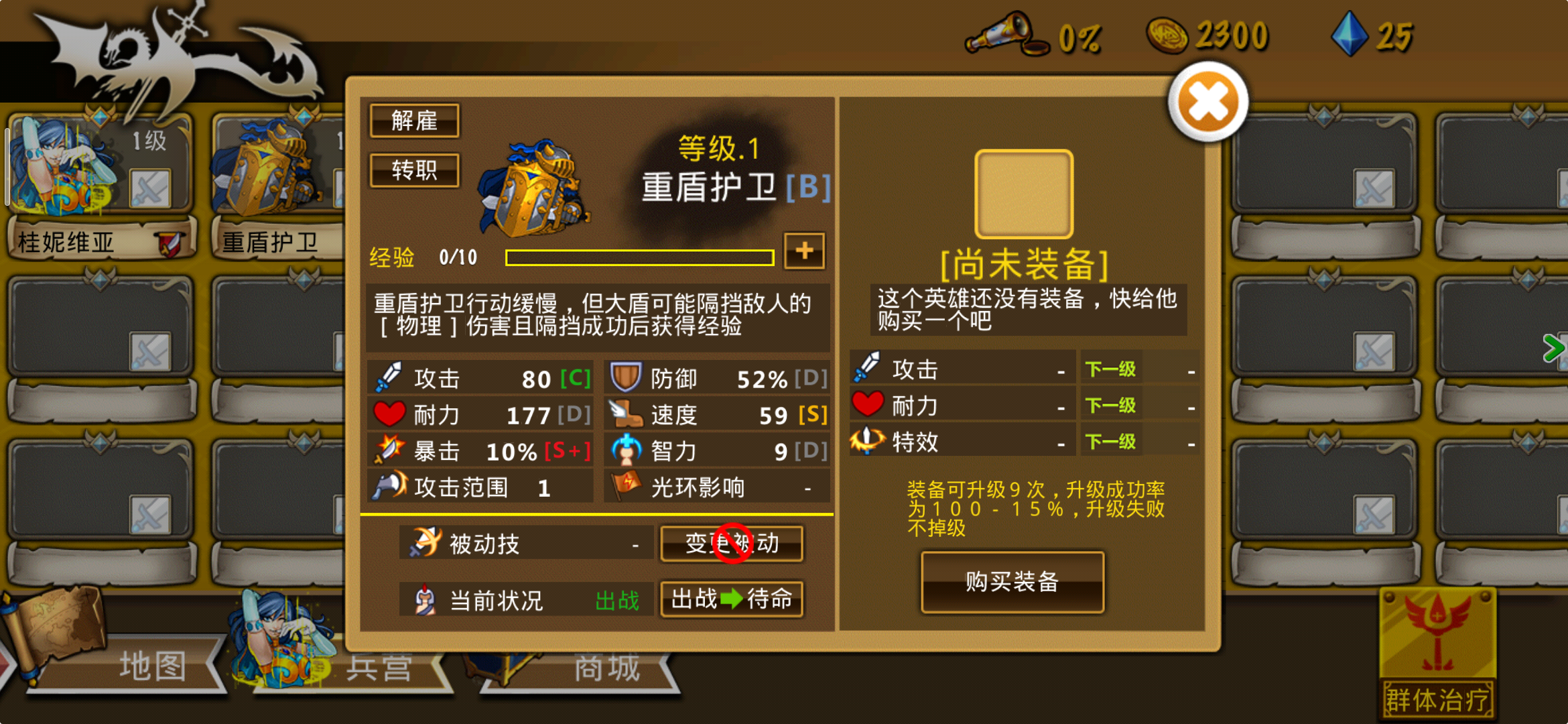This screenshot has width=1568, height=724.
Task: Switch to the 商城 shop tab
Action: coord(607,666)
